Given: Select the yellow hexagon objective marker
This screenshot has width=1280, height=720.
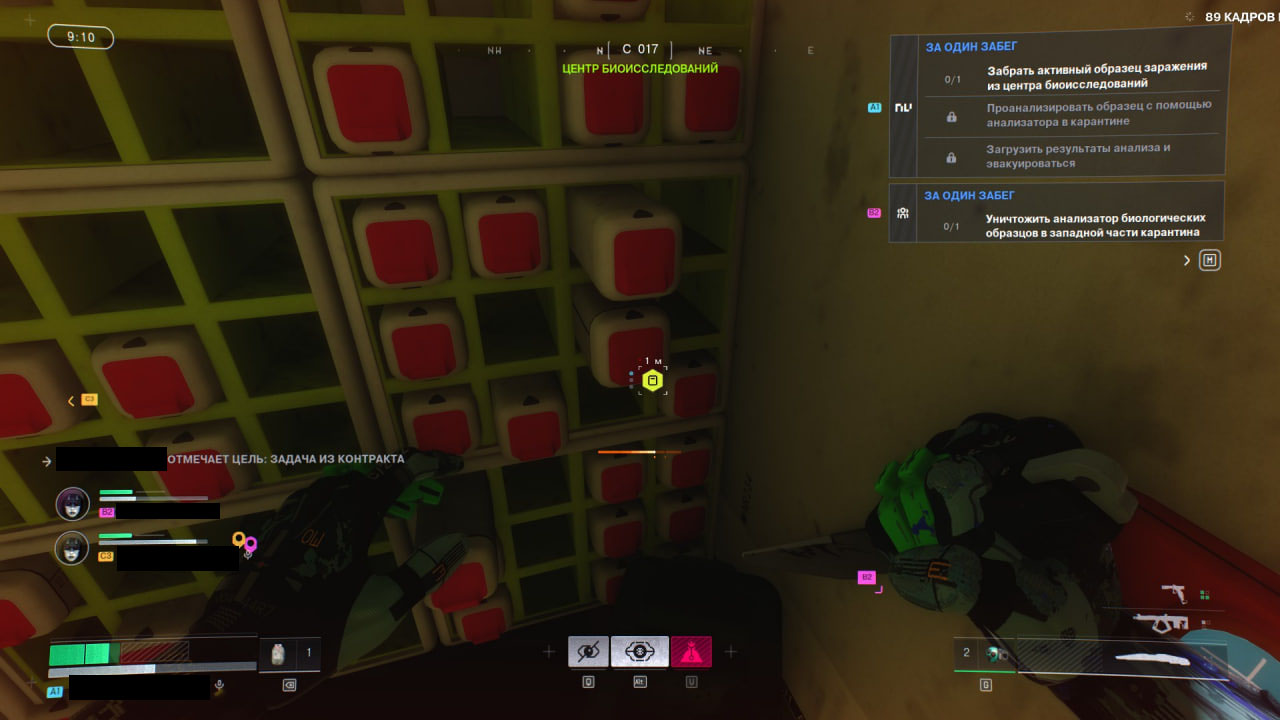Looking at the screenshot, I should (x=653, y=381).
